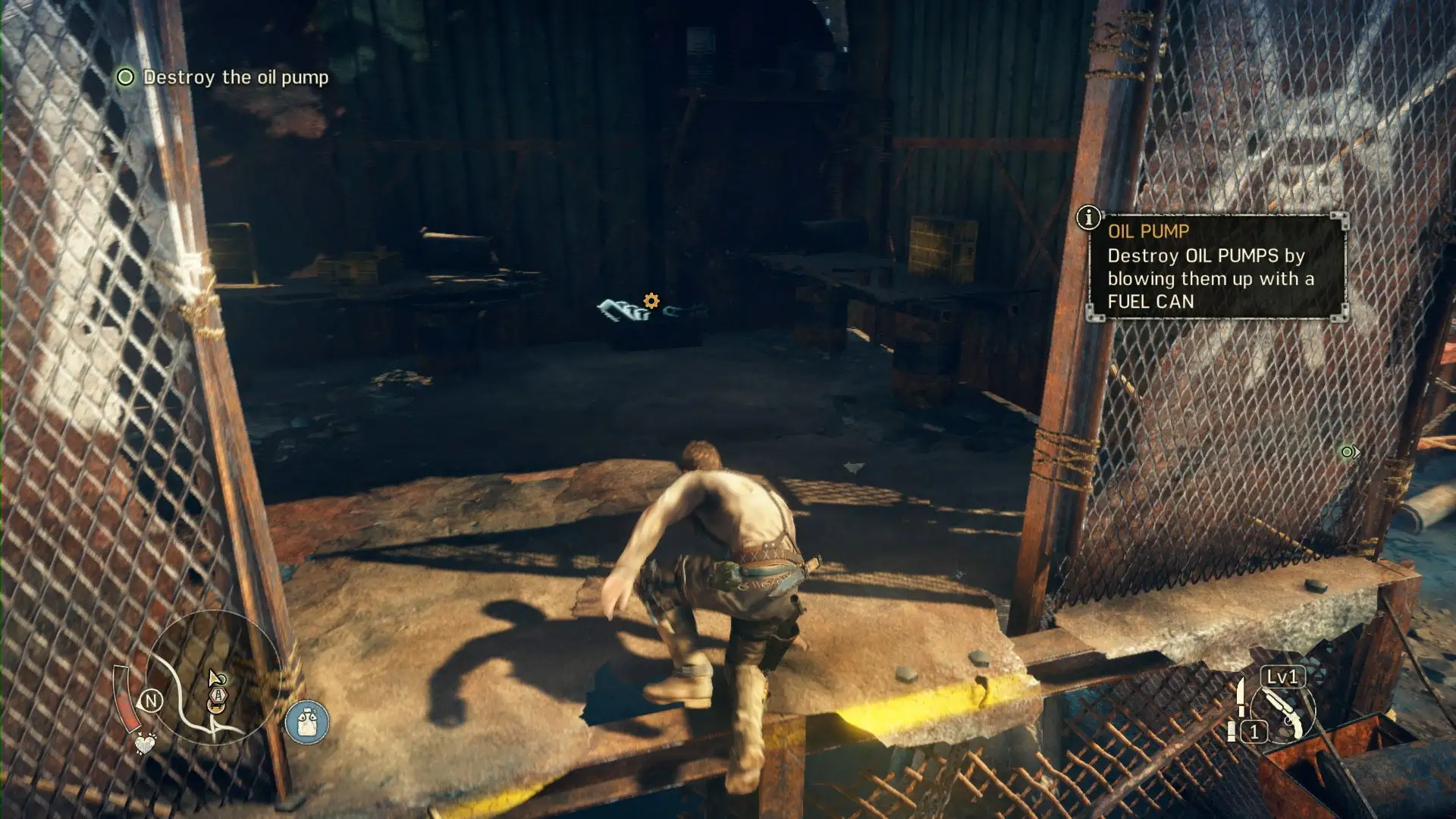Click the blue water canteen icon
The image size is (1456, 819).
(307, 721)
